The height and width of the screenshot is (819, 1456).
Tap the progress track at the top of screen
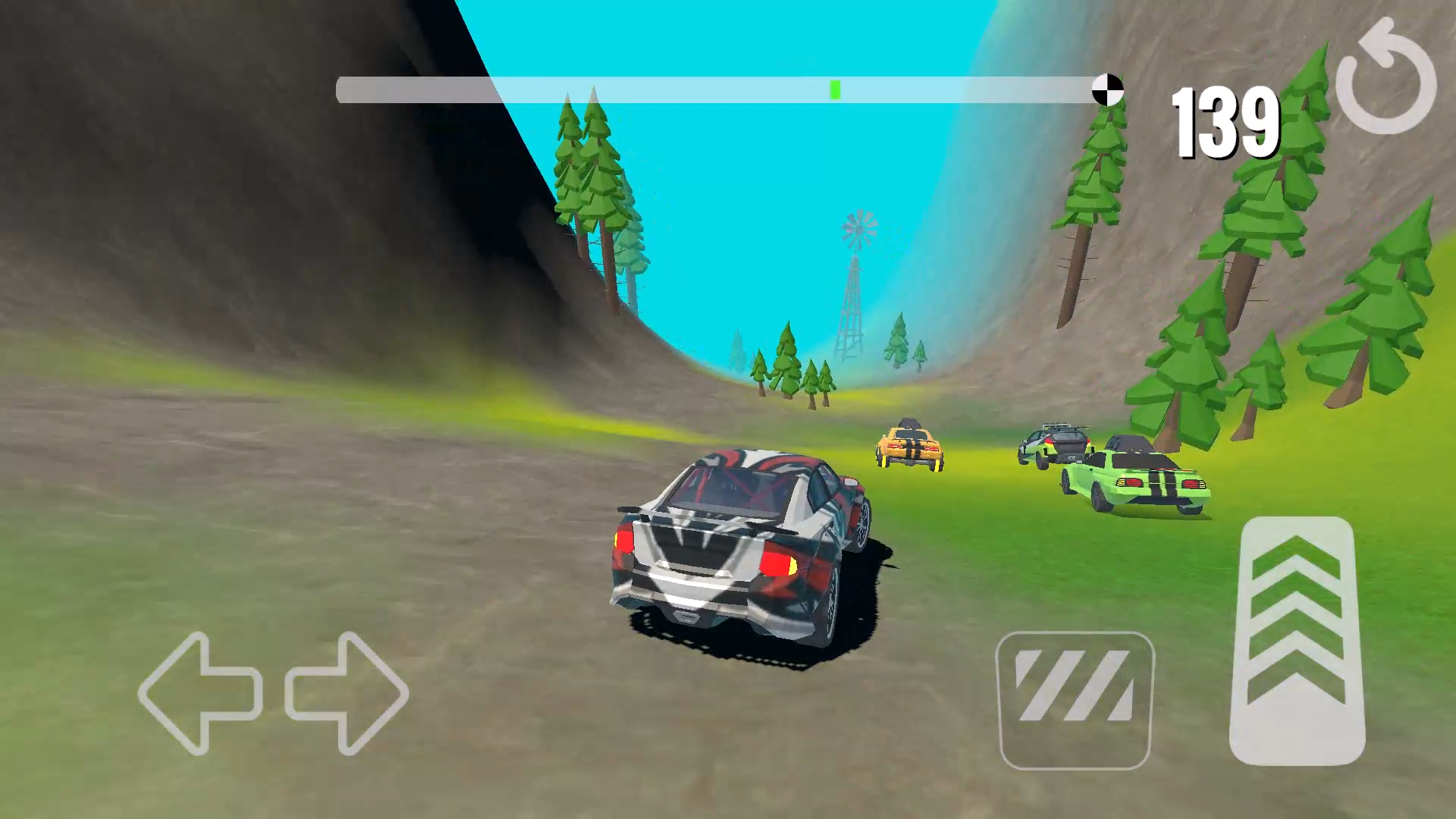click(x=720, y=89)
